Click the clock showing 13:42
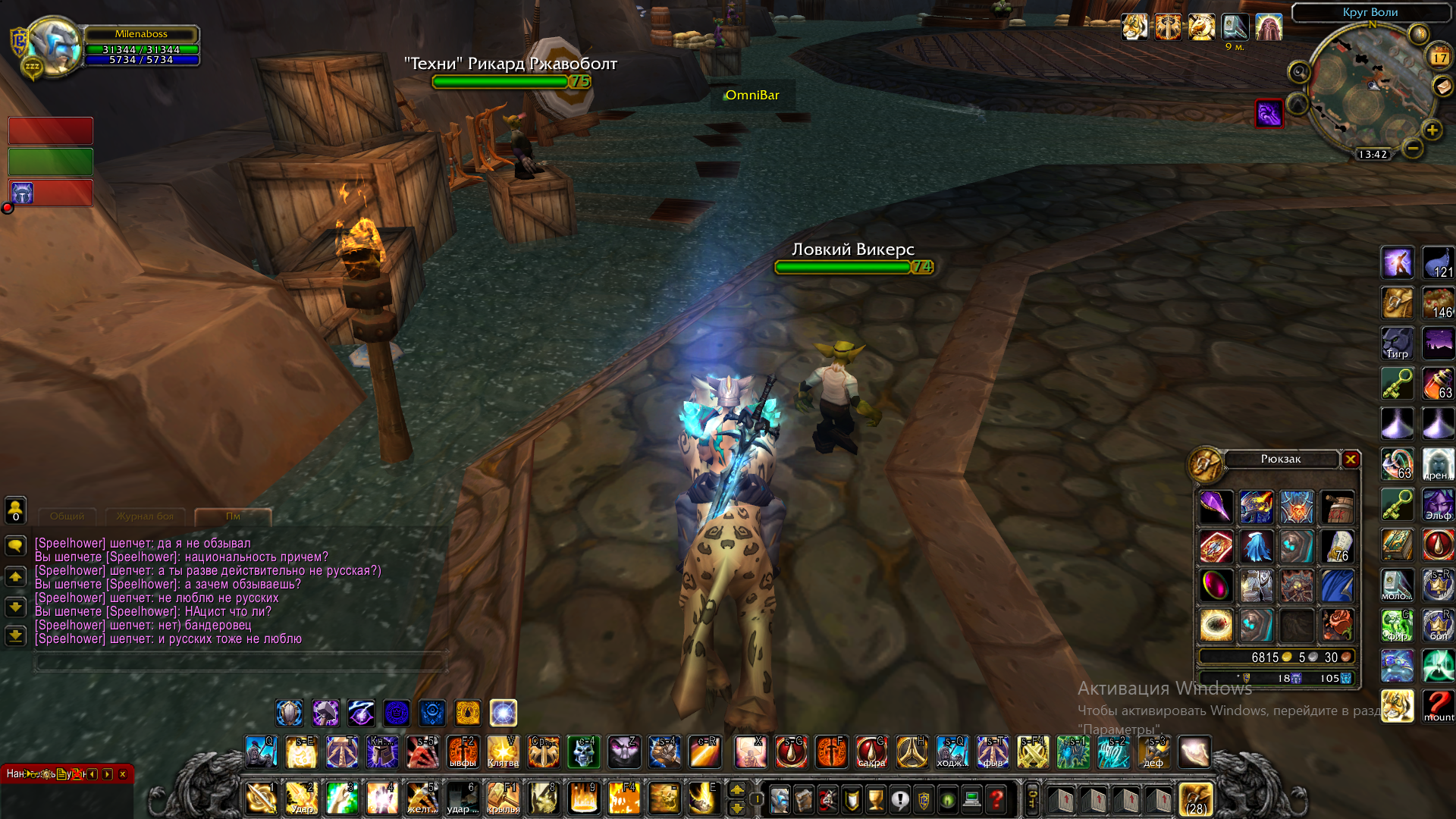The image size is (1456, 819). click(1373, 155)
